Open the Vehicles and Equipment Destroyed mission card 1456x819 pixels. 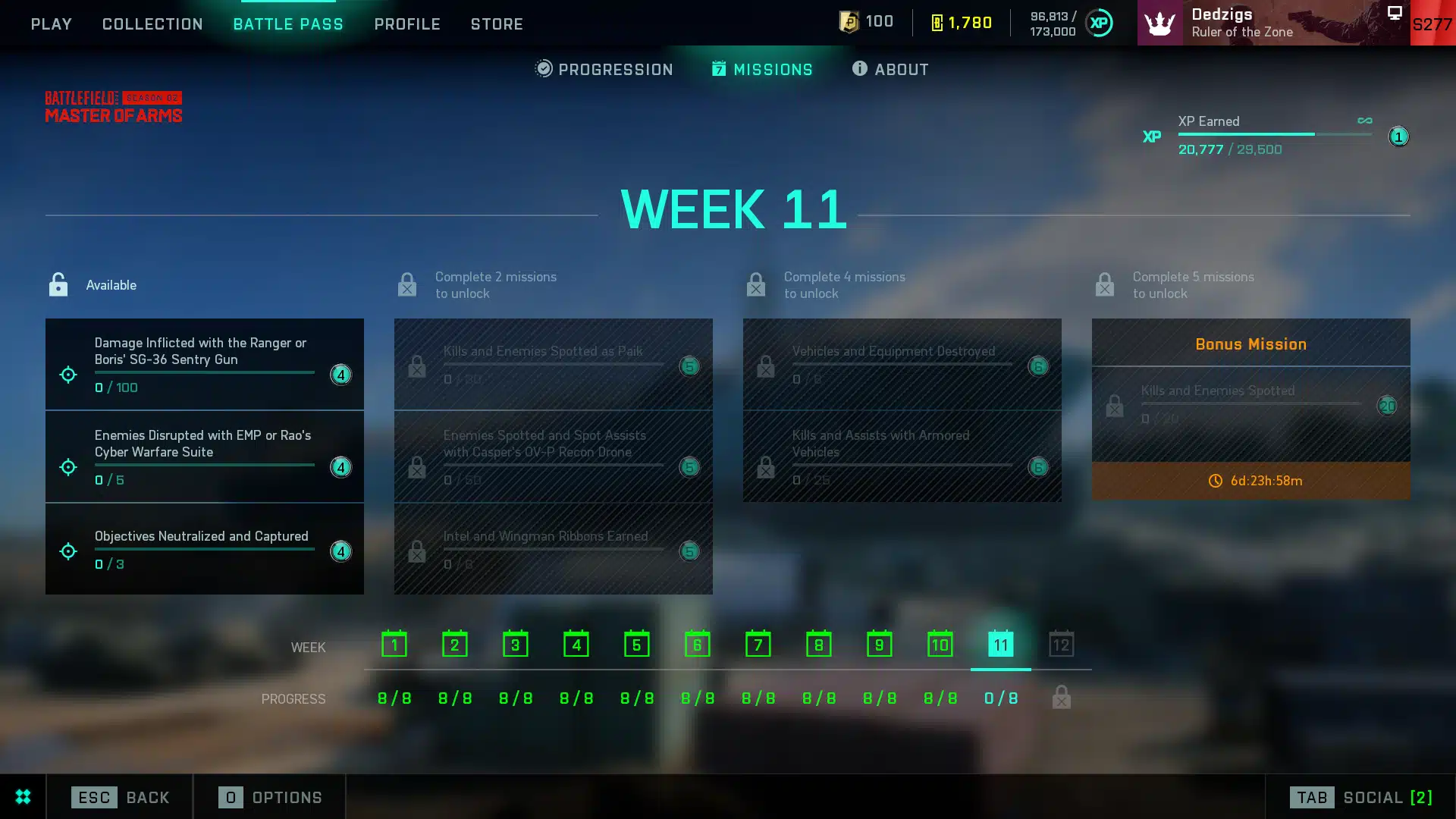902,365
